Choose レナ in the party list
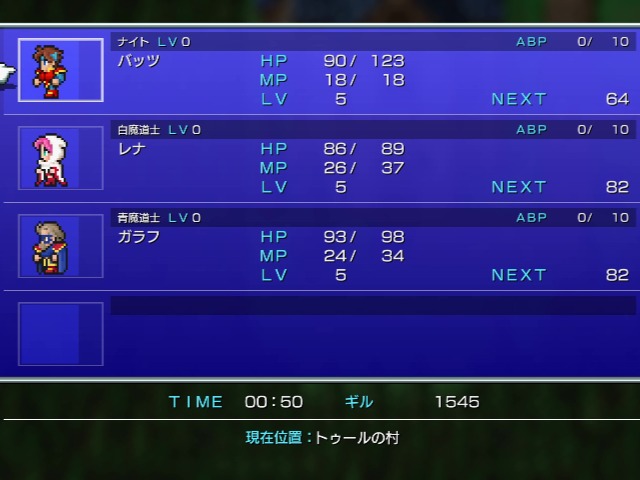This screenshot has width=640, height=480. [x=133, y=149]
